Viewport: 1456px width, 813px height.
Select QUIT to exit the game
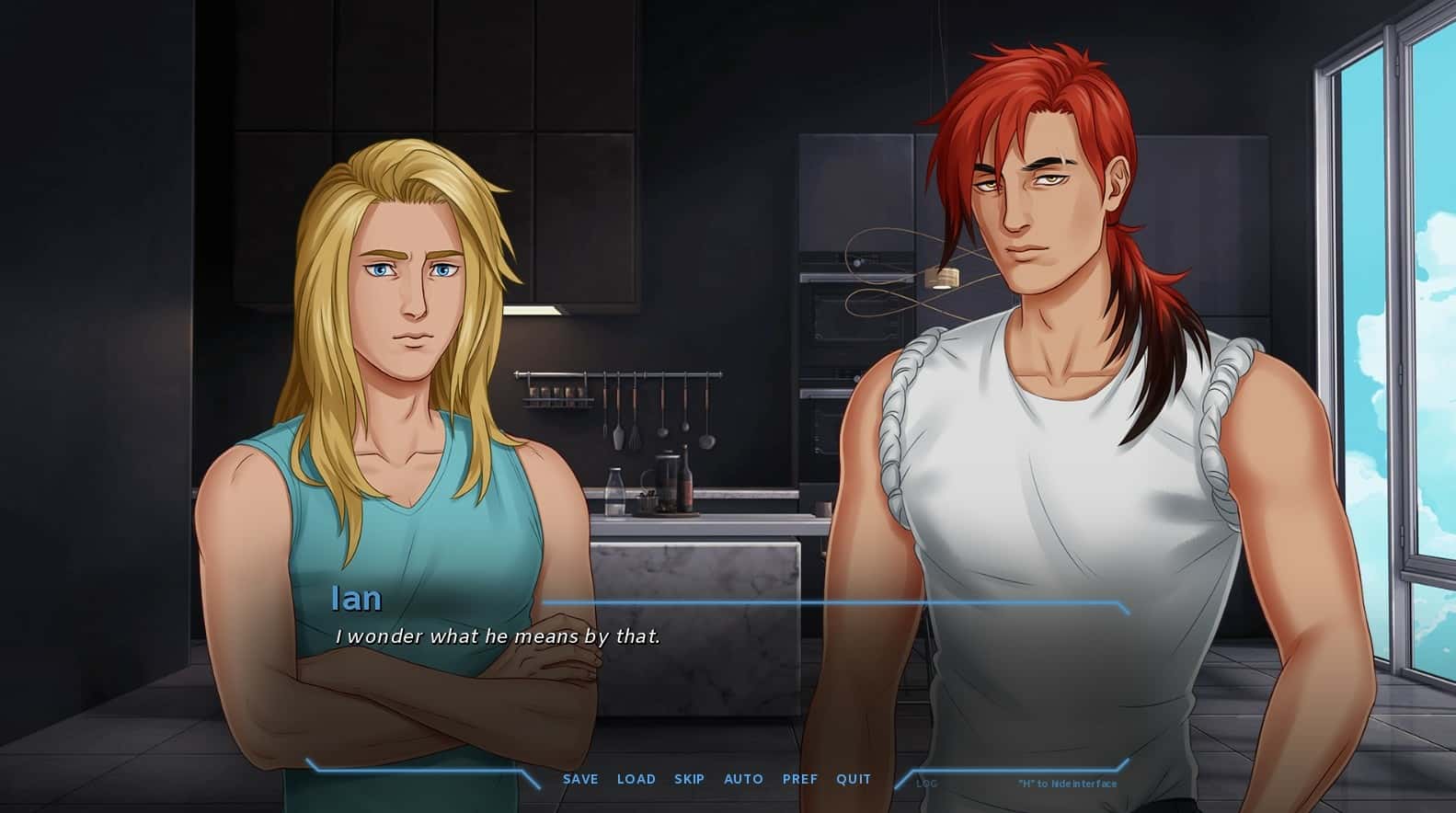(x=853, y=779)
